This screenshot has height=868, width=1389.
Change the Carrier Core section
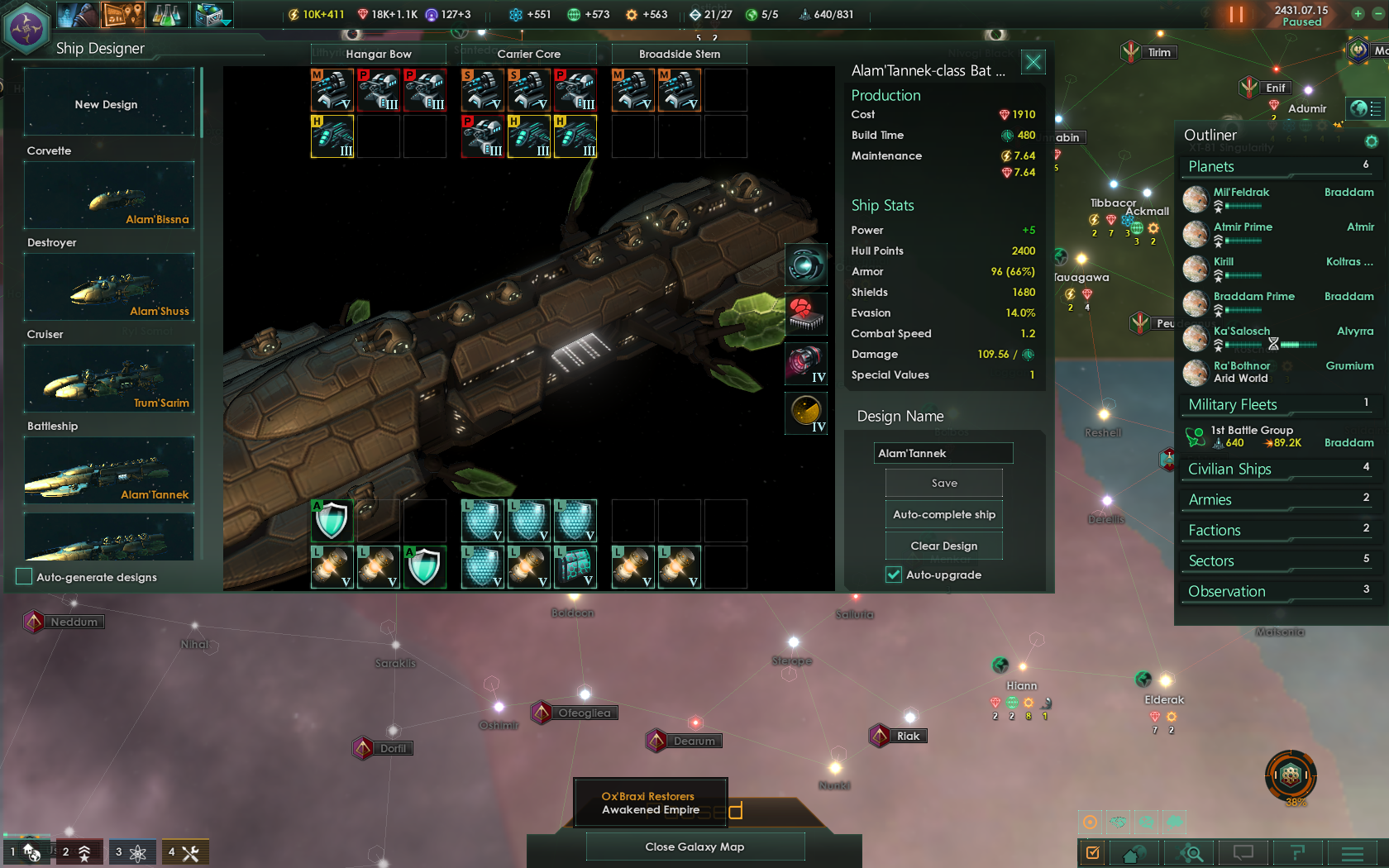(529, 54)
